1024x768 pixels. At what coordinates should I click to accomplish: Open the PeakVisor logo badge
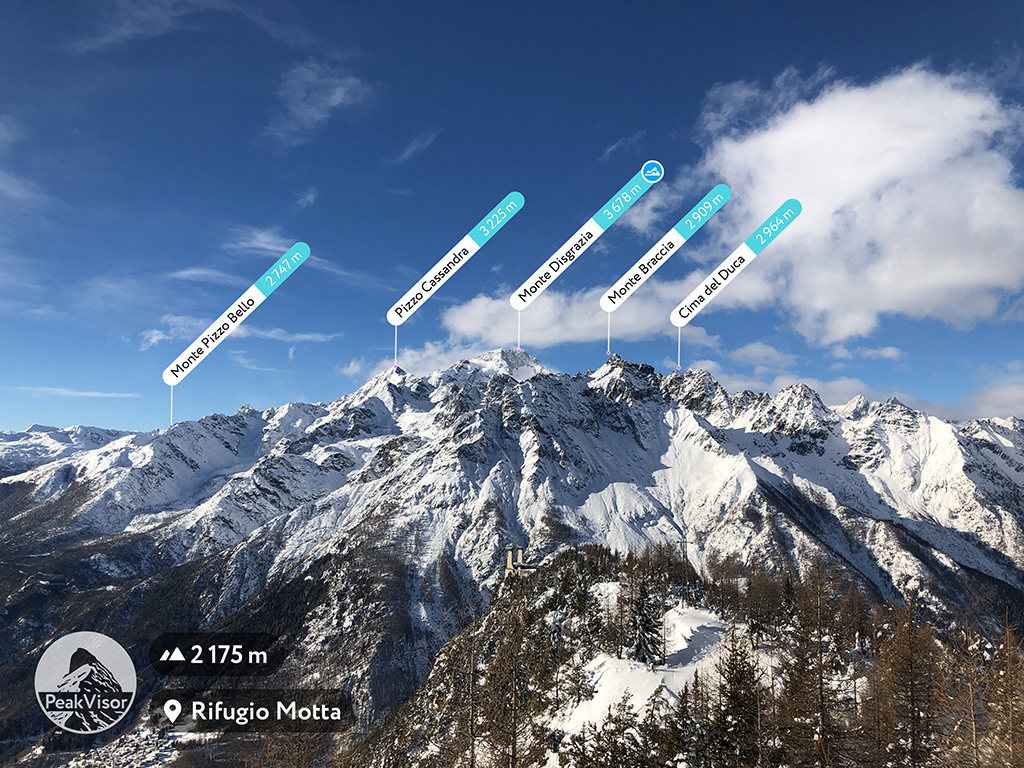click(85, 682)
